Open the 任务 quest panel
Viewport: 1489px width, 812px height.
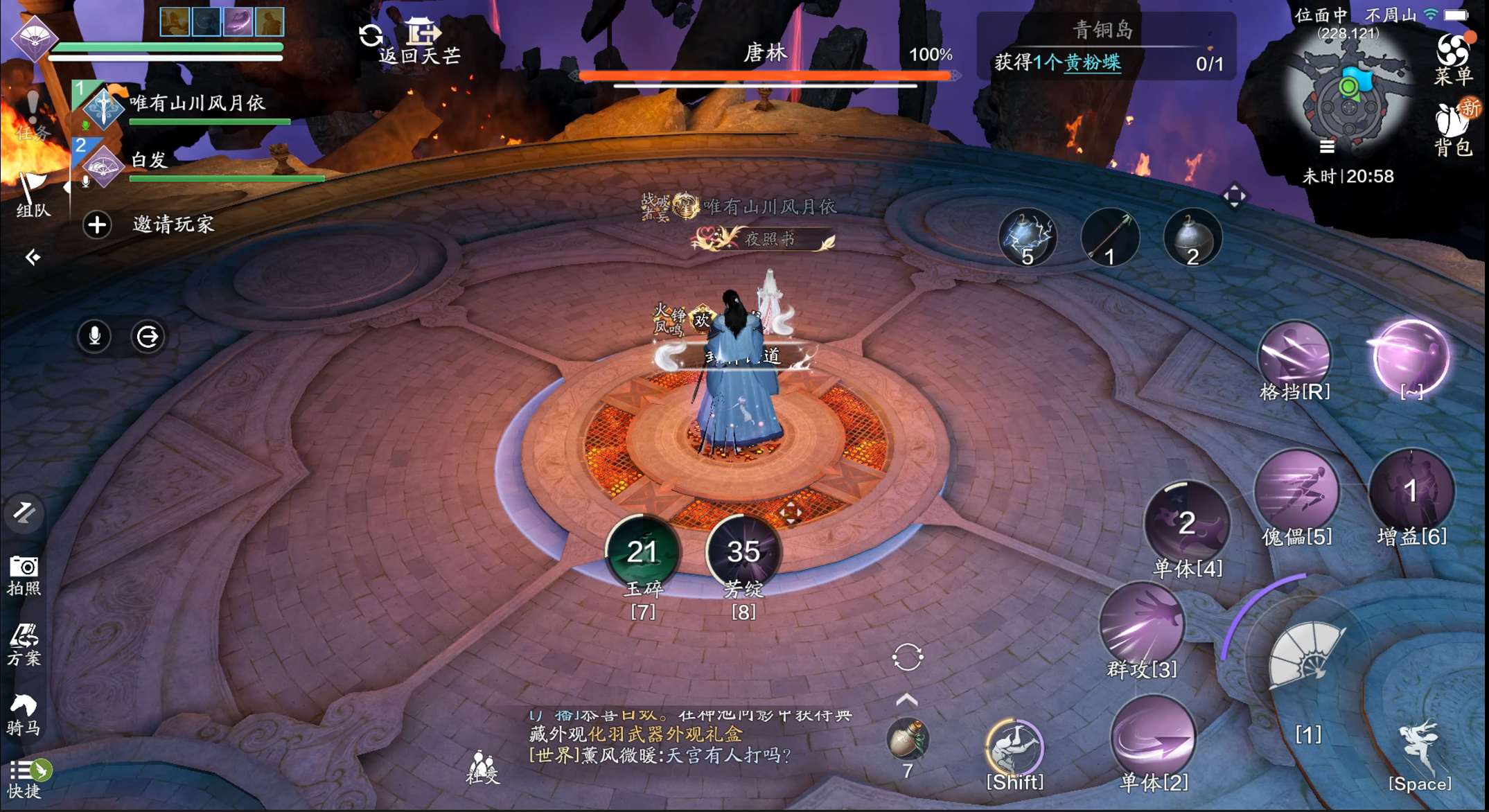[x=32, y=114]
